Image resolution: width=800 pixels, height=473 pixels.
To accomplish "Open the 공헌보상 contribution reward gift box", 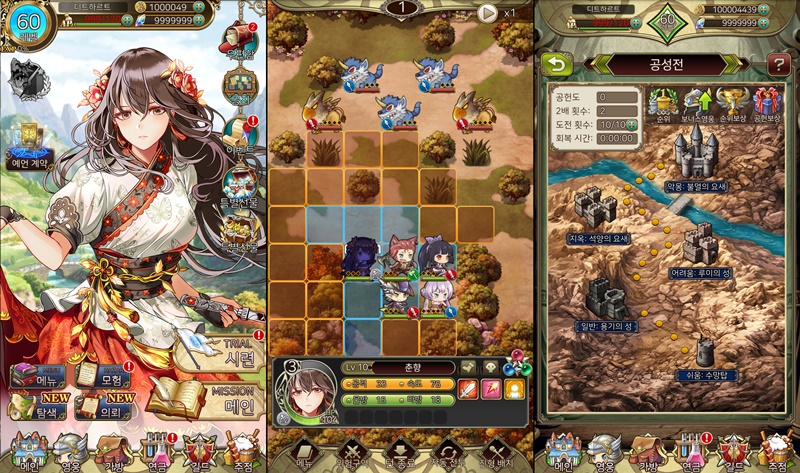I will tap(768, 104).
